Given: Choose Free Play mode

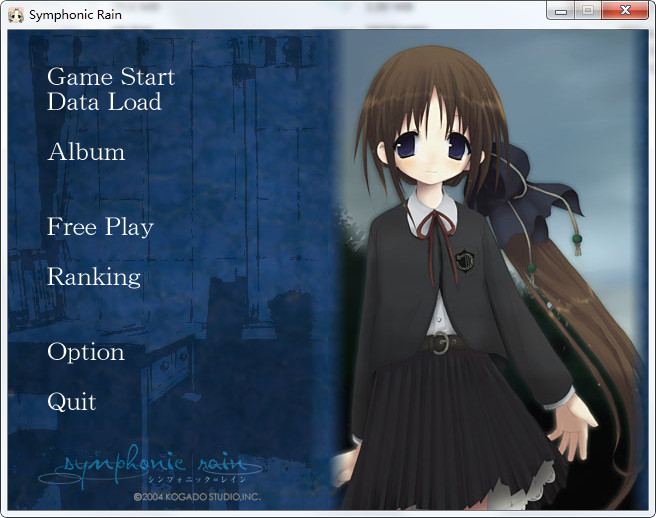Looking at the screenshot, I should point(100,227).
